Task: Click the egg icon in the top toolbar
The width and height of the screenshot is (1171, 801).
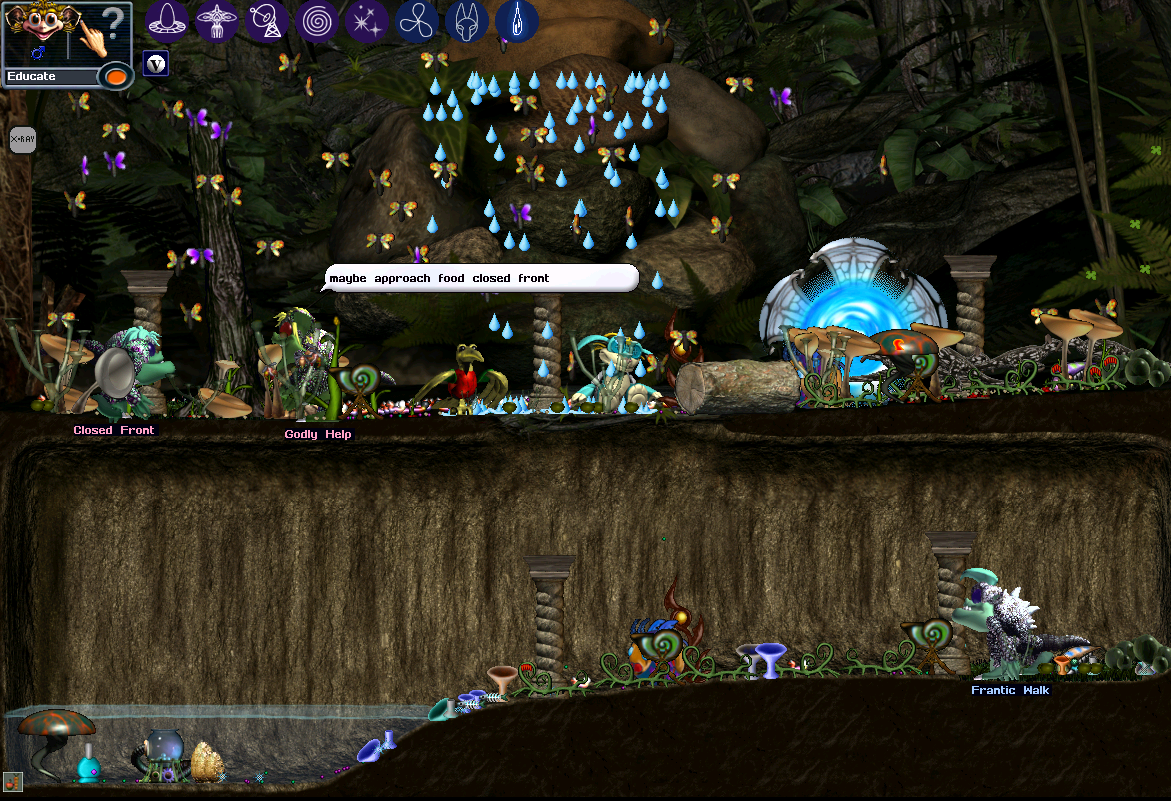Action: click(168, 20)
